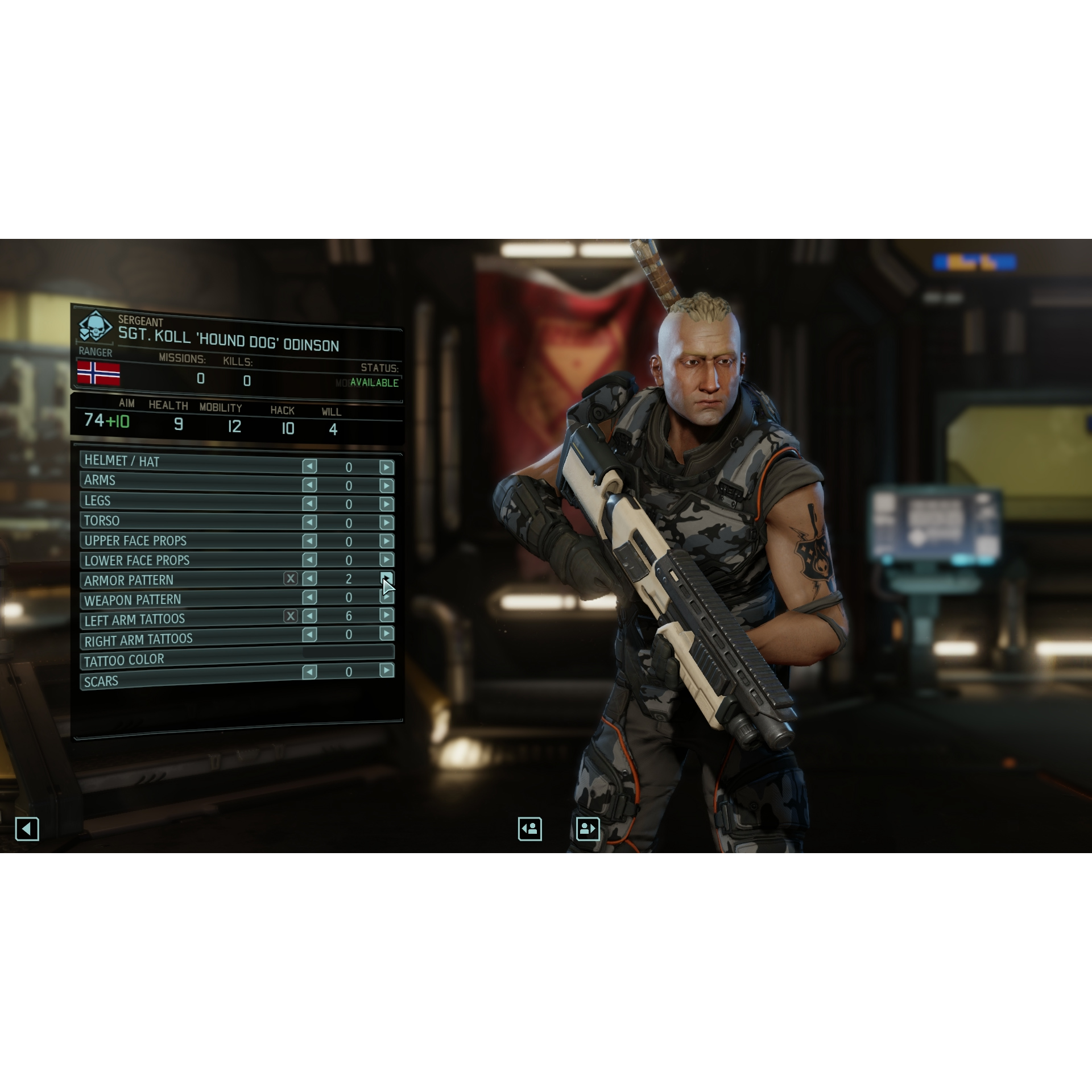Increase the Helmet / Hat option
The height and width of the screenshot is (1092, 1092).
[386, 467]
